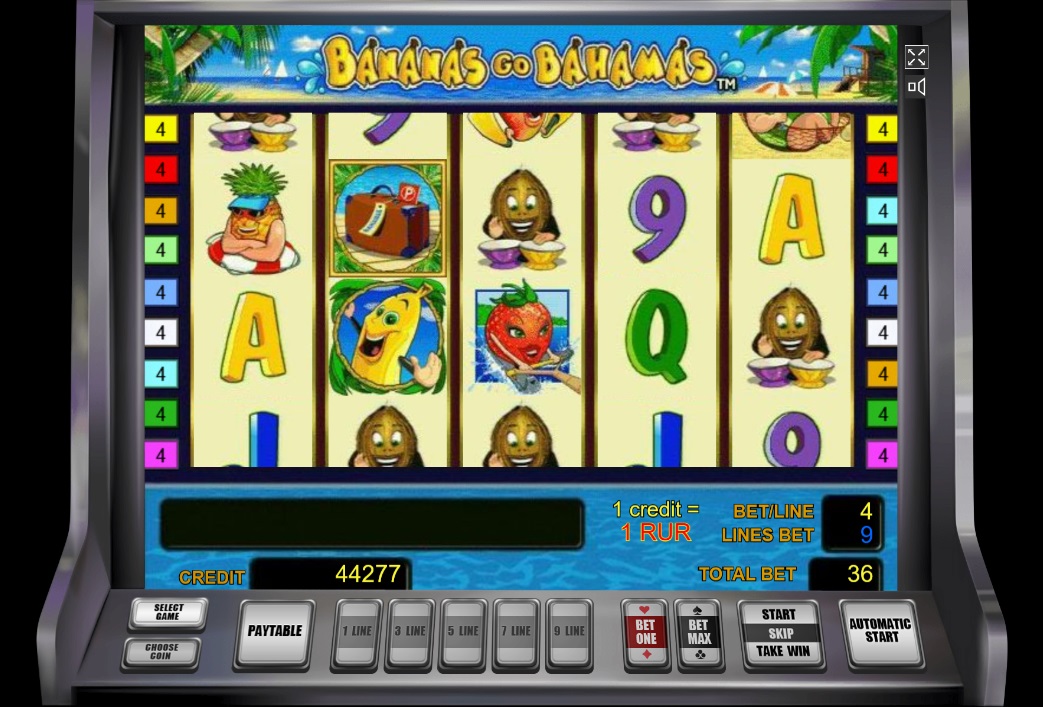Choose the 7 Line button
This screenshot has height=707, width=1043.
(516, 633)
